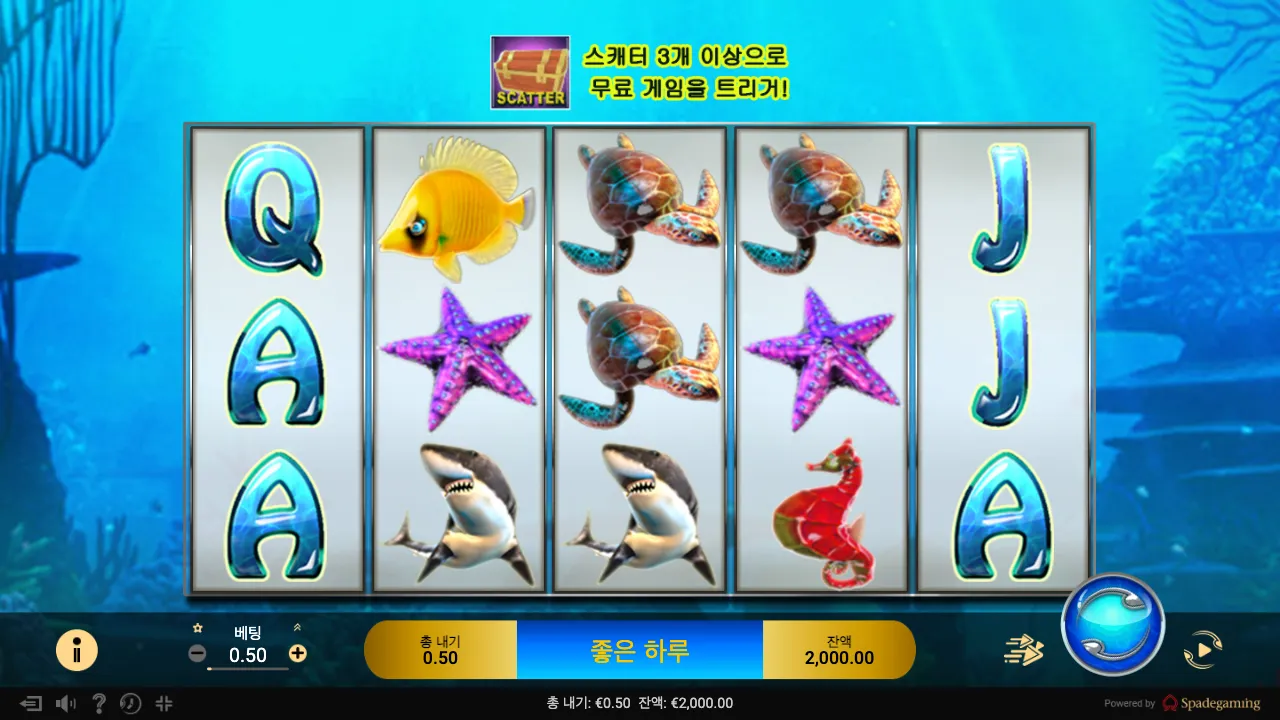The height and width of the screenshot is (720, 1280).
Task: Decrease the bet with the minus button
Action: tap(198, 654)
